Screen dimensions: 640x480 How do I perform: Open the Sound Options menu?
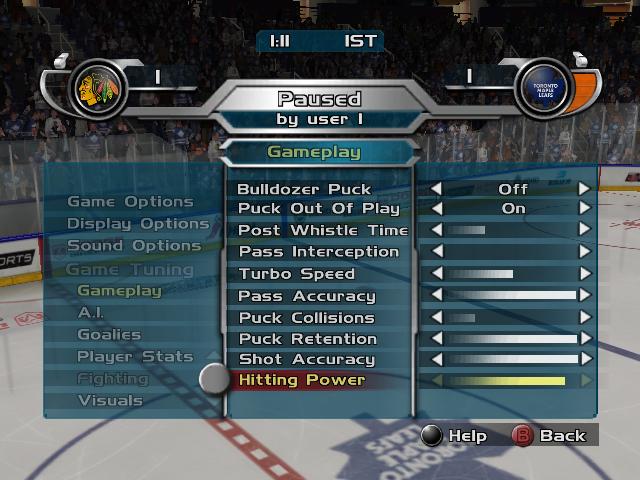coord(134,246)
